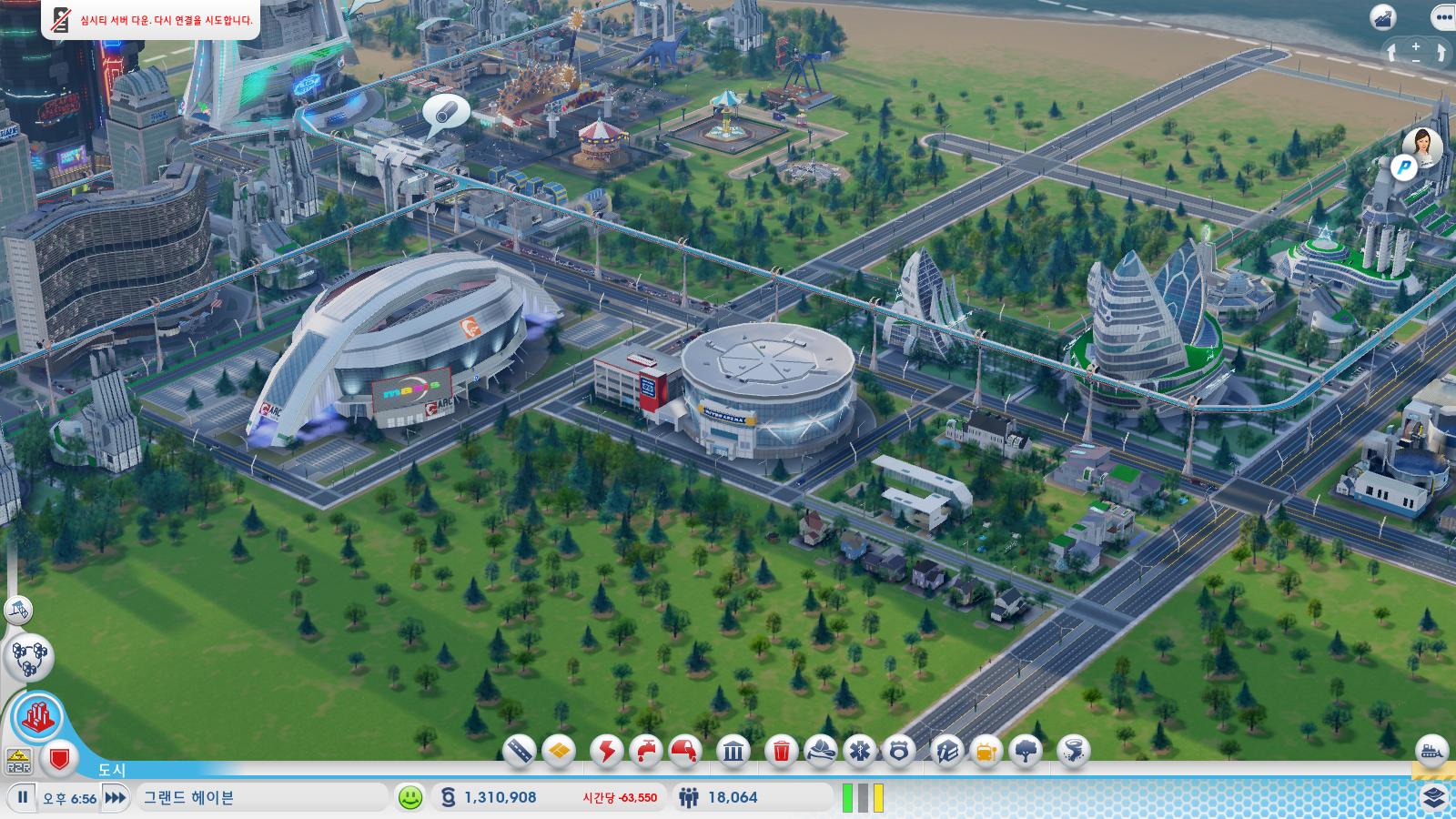Viewport: 1456px width, 819px height.
Task: Open the Health medical star menu
Action: [860, 751]
